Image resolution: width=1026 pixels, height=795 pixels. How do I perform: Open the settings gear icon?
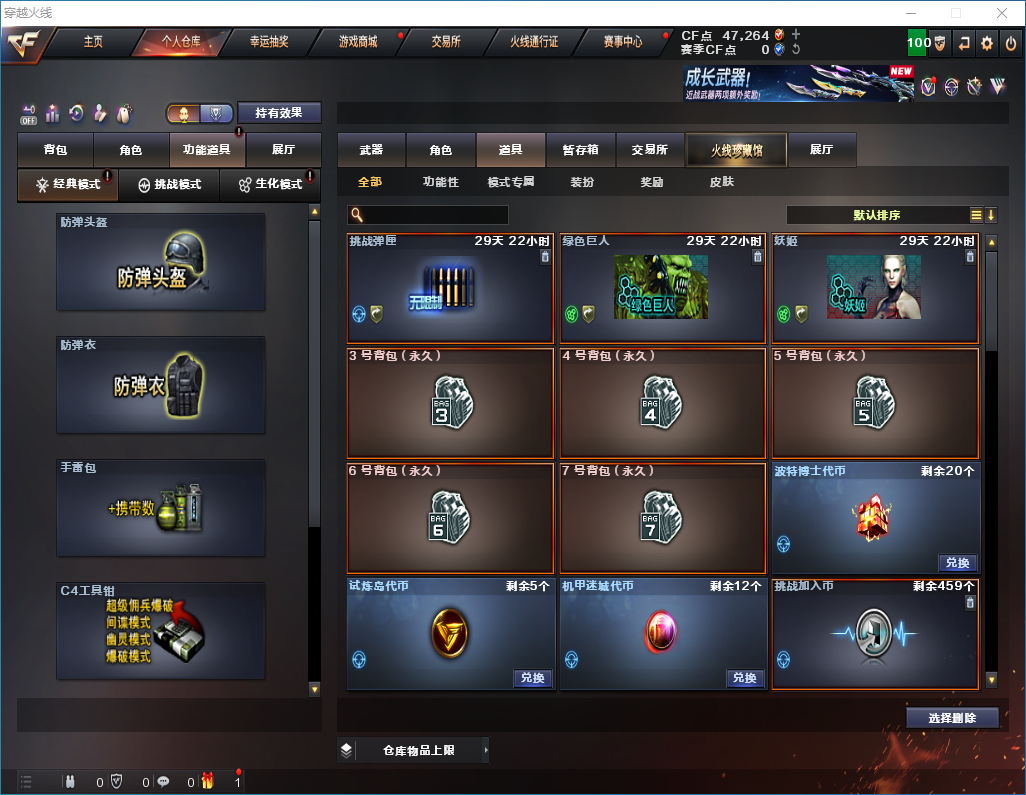pos(987,43)
